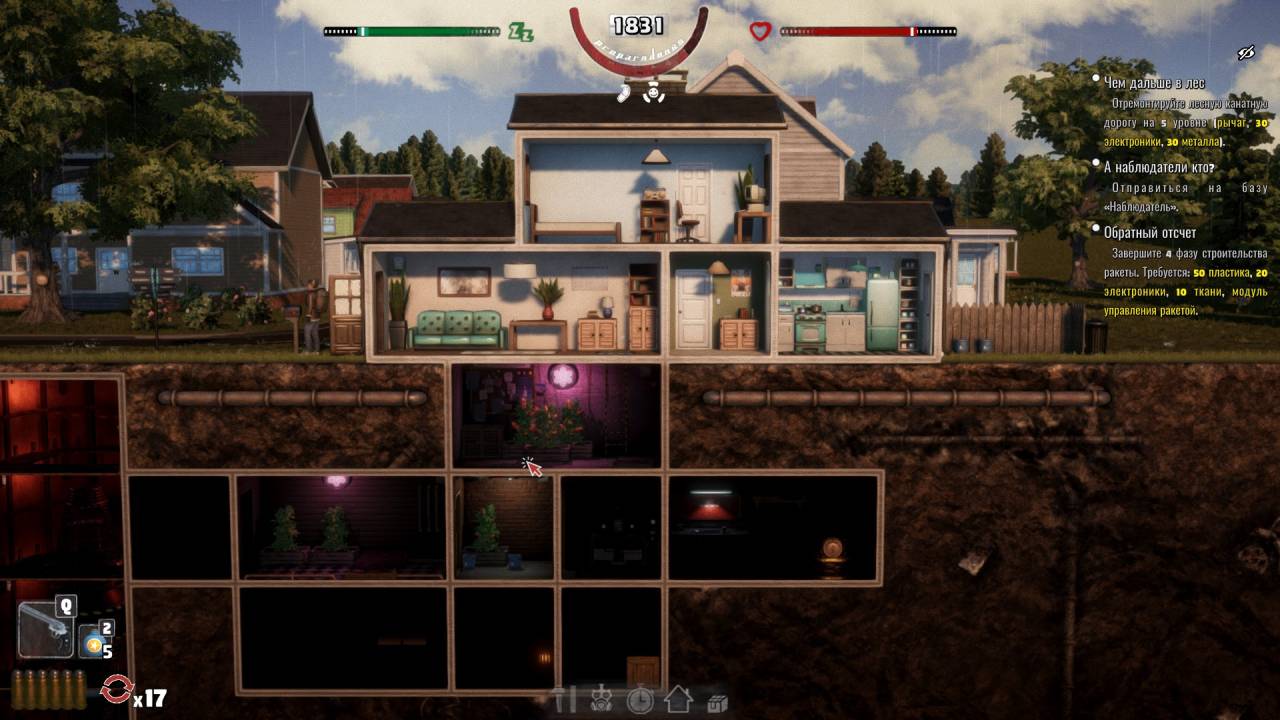The image size is (1280, 720).
Task: Select the 'А наблюдатели кто?' quest entry
Action: 1158,166
